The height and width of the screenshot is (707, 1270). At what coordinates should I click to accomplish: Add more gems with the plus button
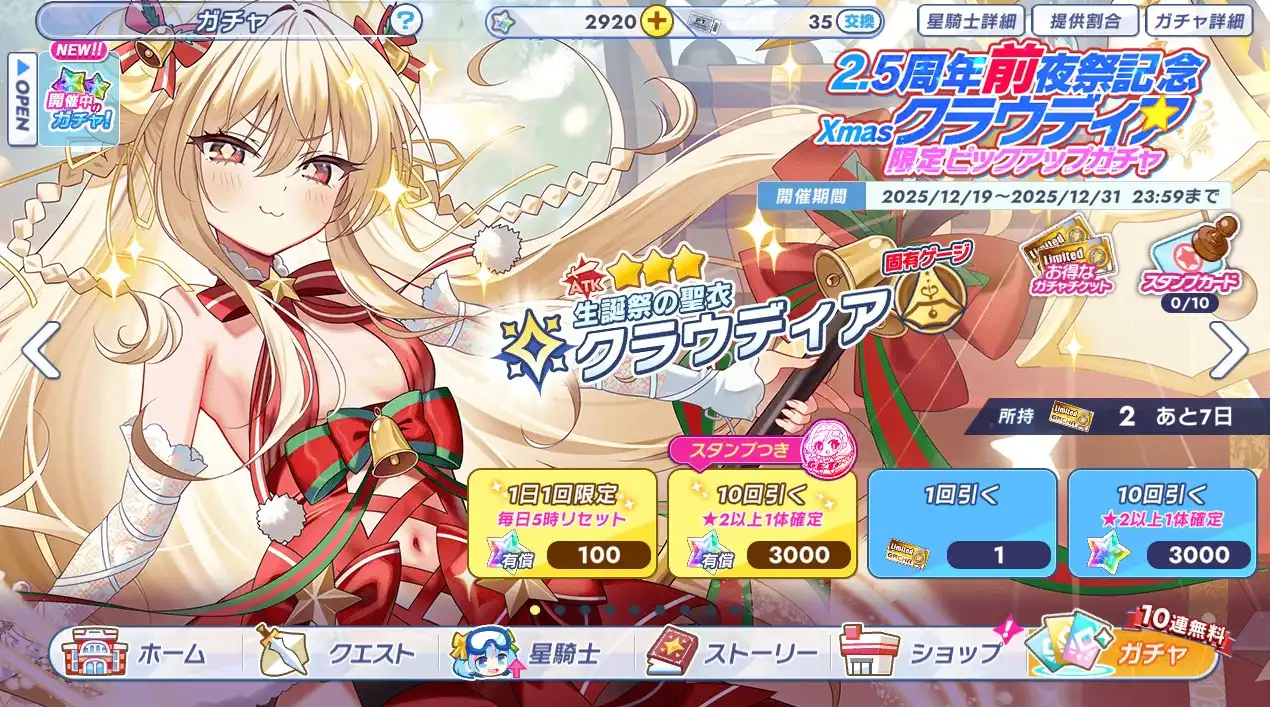tap(656, 21)
